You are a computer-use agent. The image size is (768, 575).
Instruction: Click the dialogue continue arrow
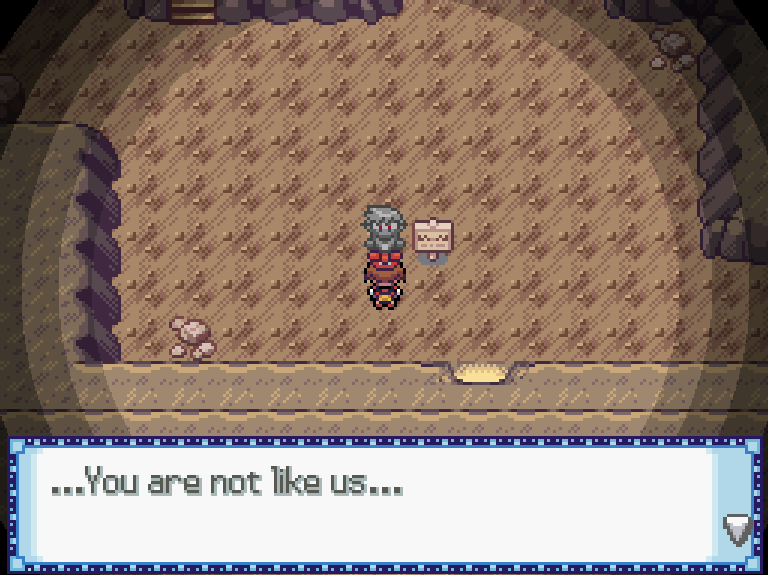(x=737, y=528)
